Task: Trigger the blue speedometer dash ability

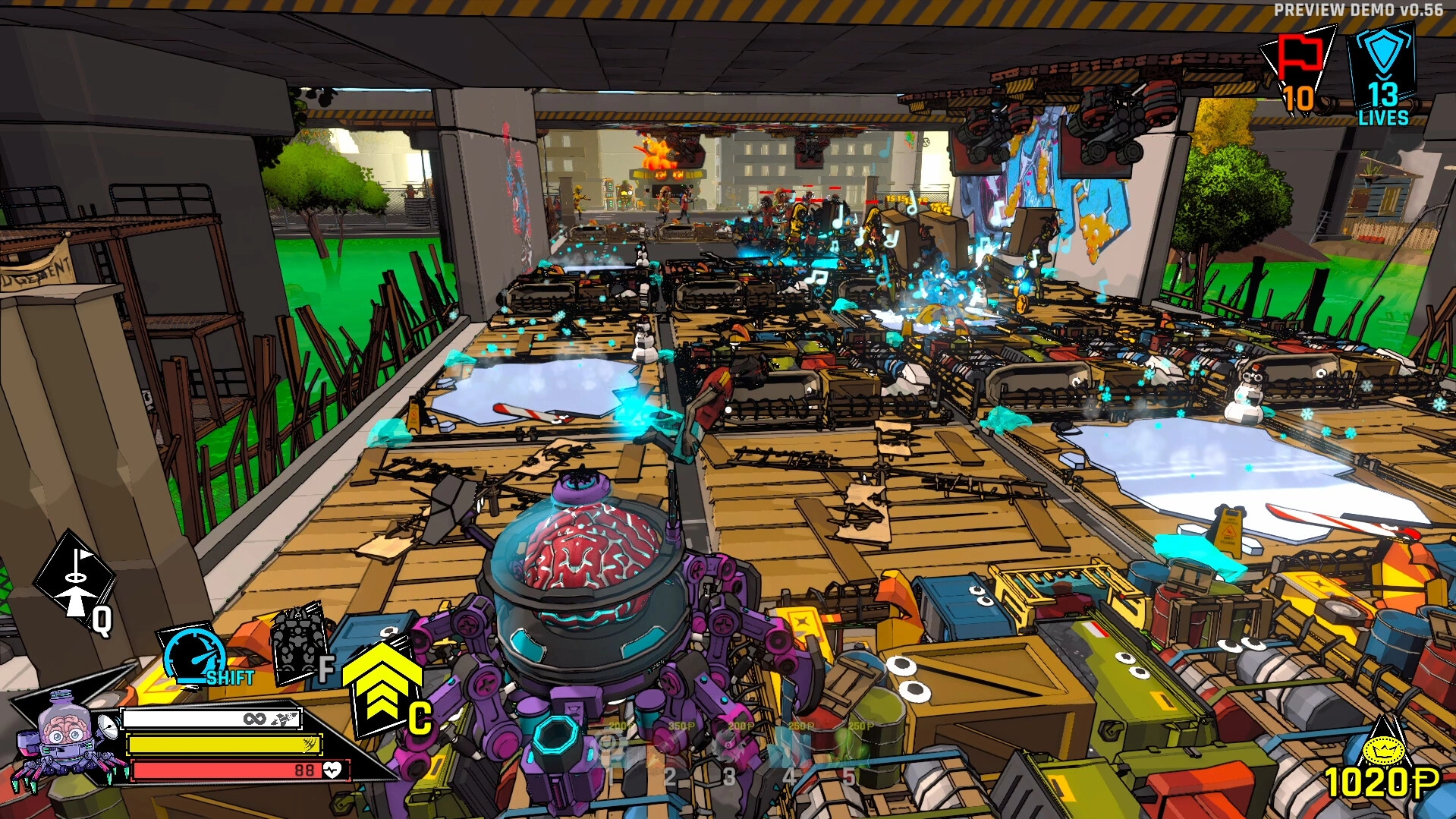Action: point(193,654)
